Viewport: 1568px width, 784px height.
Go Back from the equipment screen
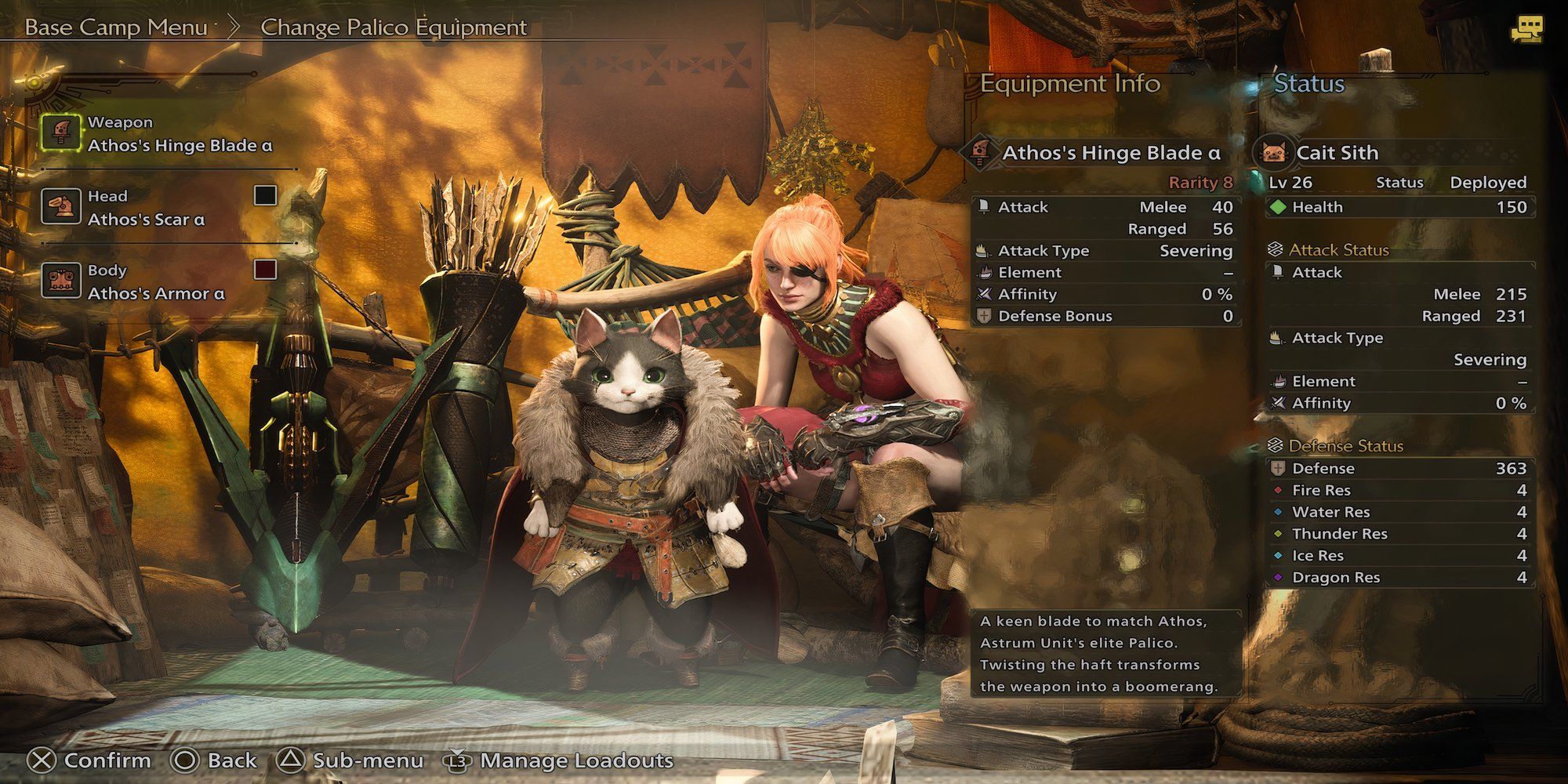(215, 760)
